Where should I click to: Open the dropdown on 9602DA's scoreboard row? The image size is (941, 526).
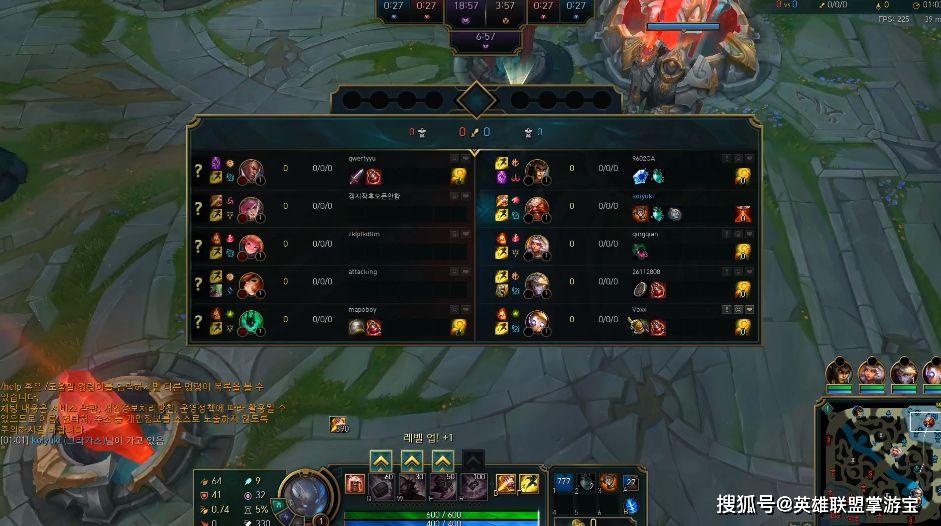pos(749,158)
